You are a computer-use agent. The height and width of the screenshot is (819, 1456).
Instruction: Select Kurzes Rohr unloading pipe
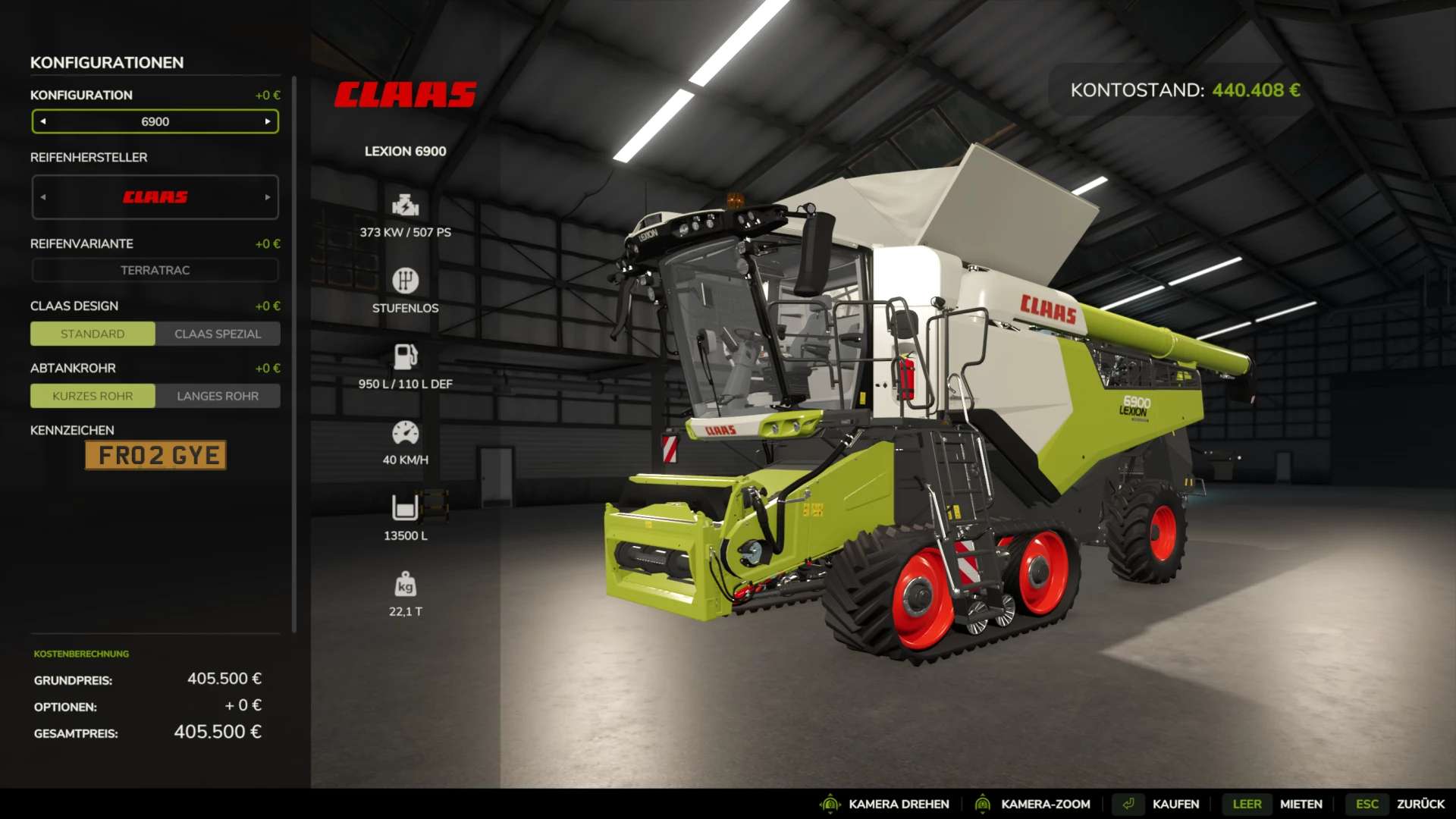pyautogui.click(x=93, y=396)
